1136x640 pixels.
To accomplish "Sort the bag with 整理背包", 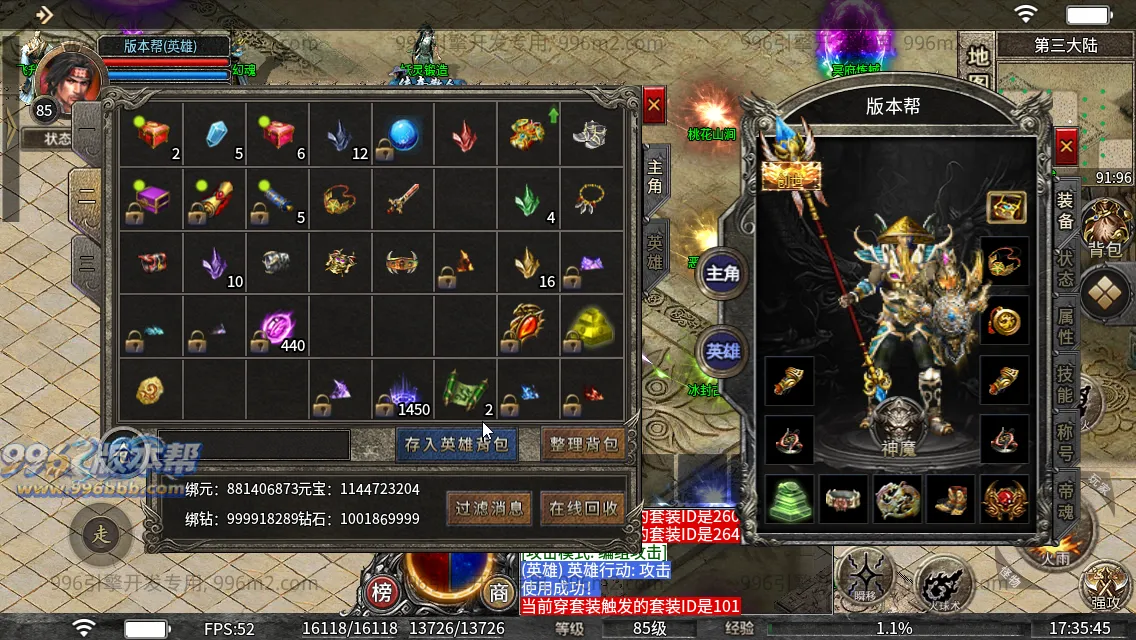I will click(x=583, y=444).
